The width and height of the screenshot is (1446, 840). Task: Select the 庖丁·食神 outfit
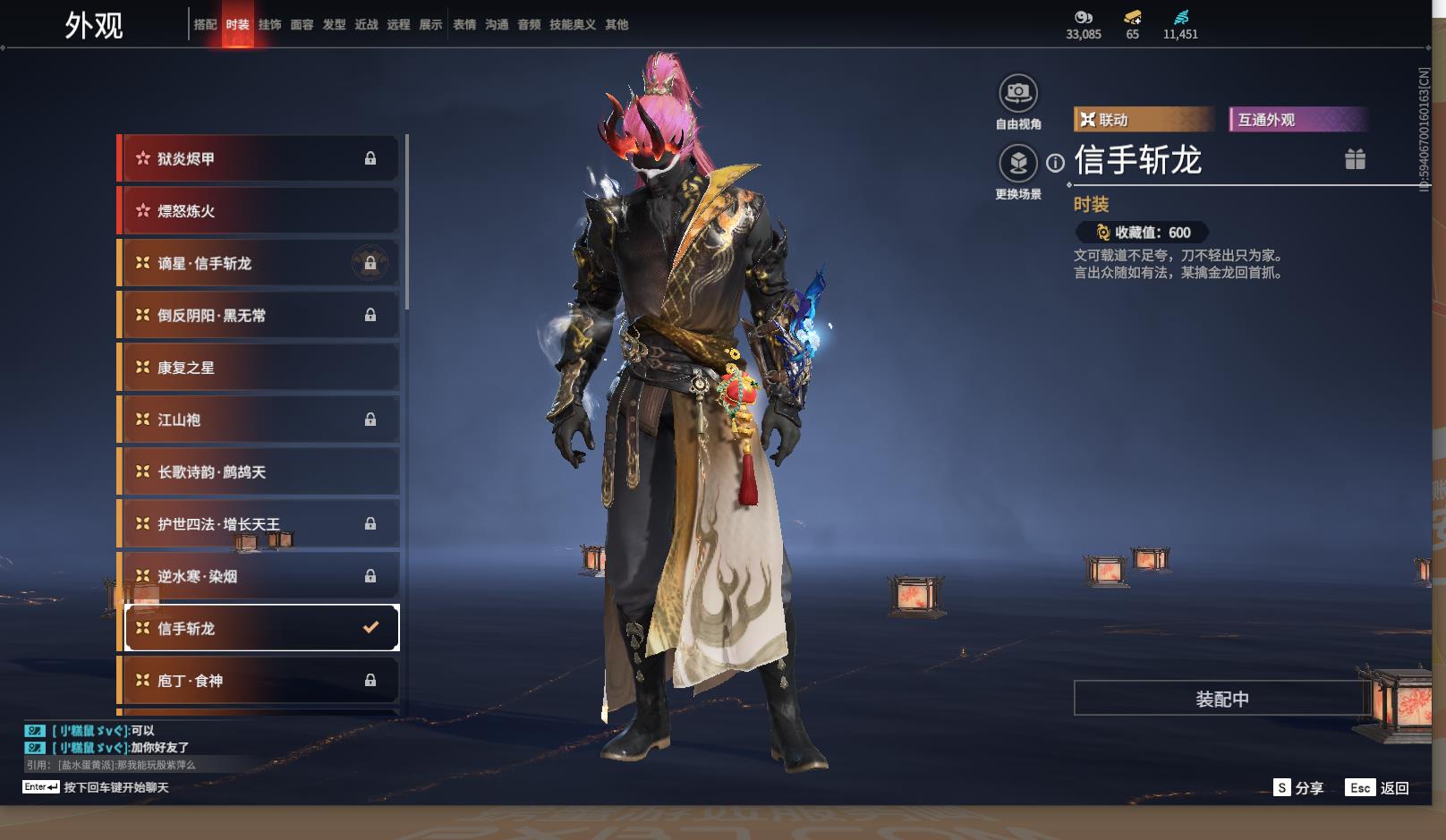point(259,681)
